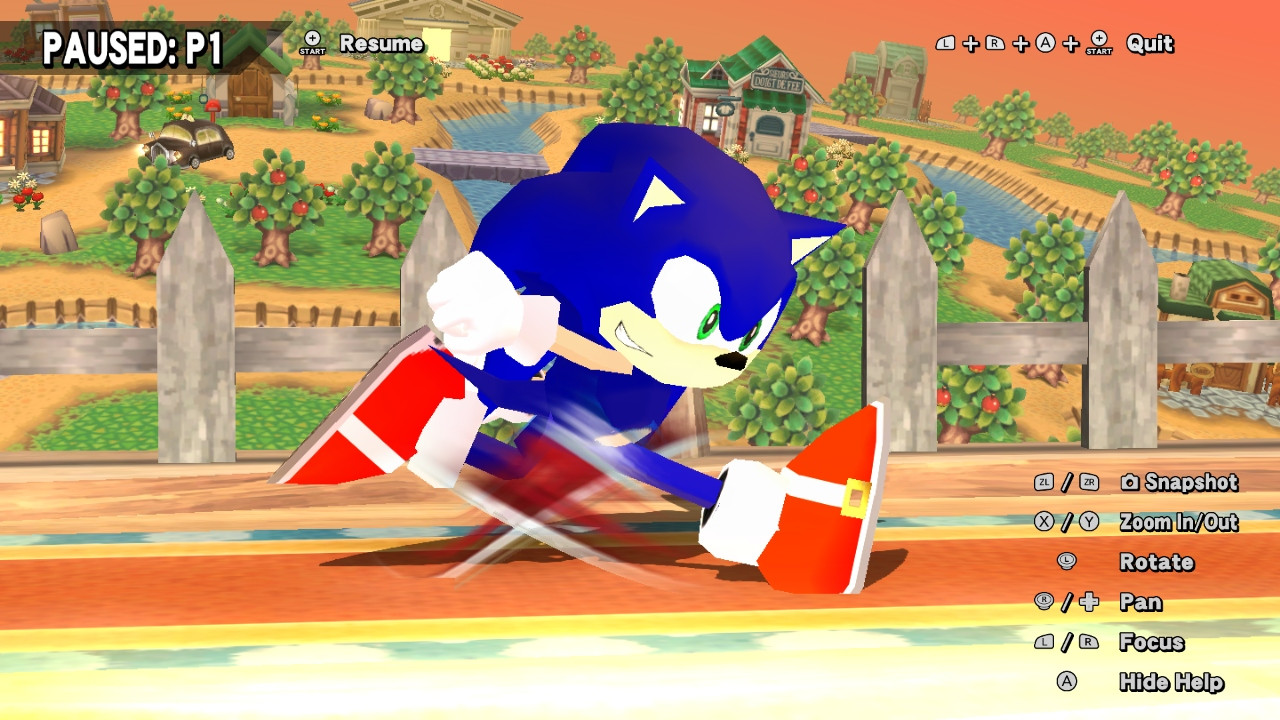Click Resume to unpause the match
Viewport: 1280px width, 720px height.
tap(381, 44)
